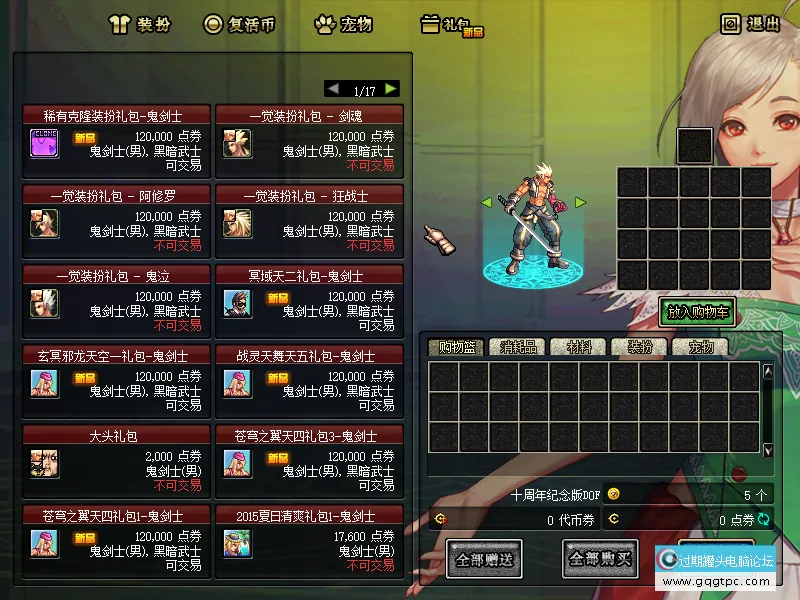Exit the shop with 退出
800x600 pixels.
(751, 24)
